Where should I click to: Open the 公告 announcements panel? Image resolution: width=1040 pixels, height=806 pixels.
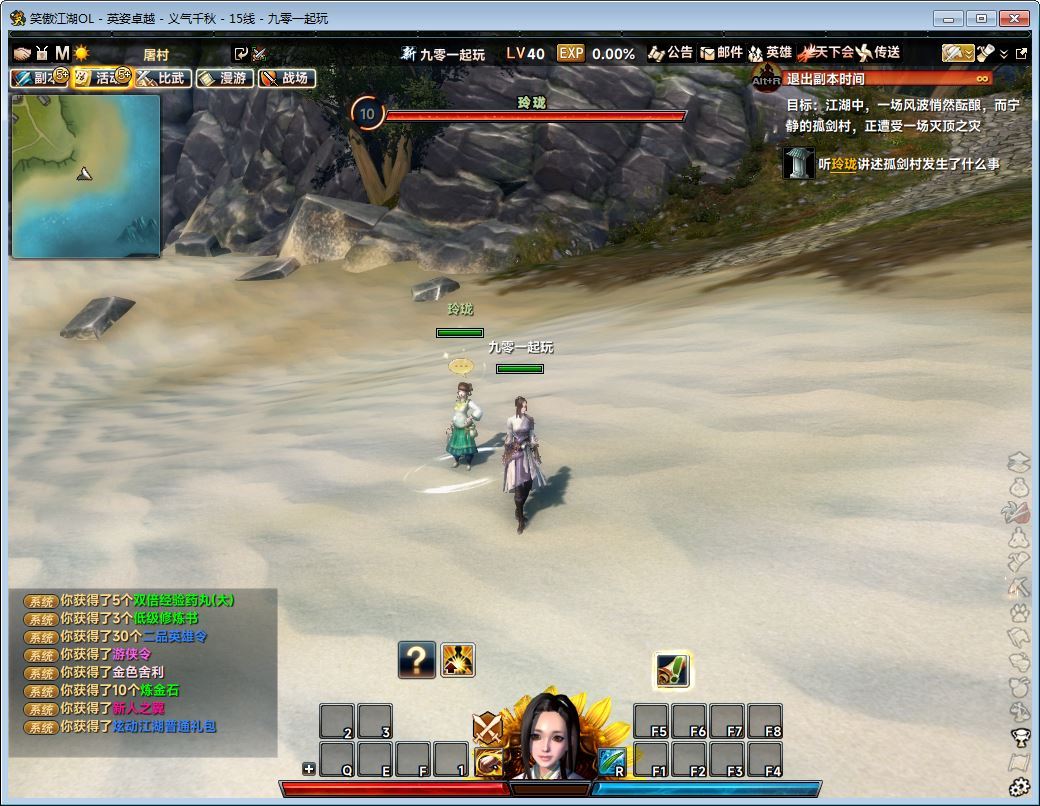coord(670,53)
